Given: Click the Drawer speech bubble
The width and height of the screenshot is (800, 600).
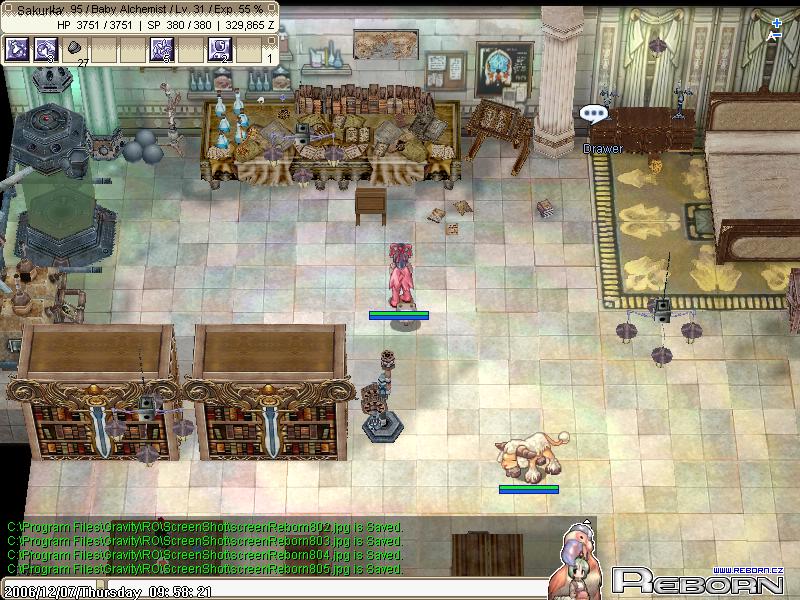Looking at the screenshot, I should tap(596, 116).
